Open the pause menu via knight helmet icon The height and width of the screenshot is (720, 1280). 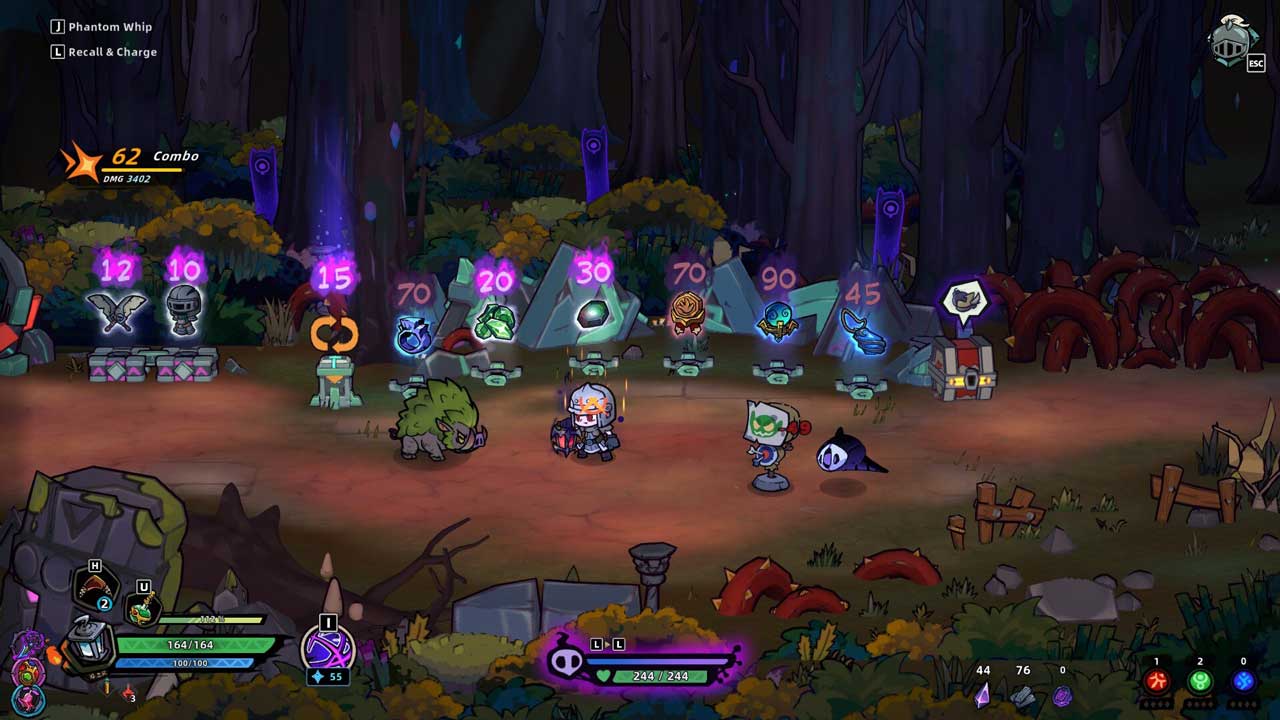[x=1234, y=41]
